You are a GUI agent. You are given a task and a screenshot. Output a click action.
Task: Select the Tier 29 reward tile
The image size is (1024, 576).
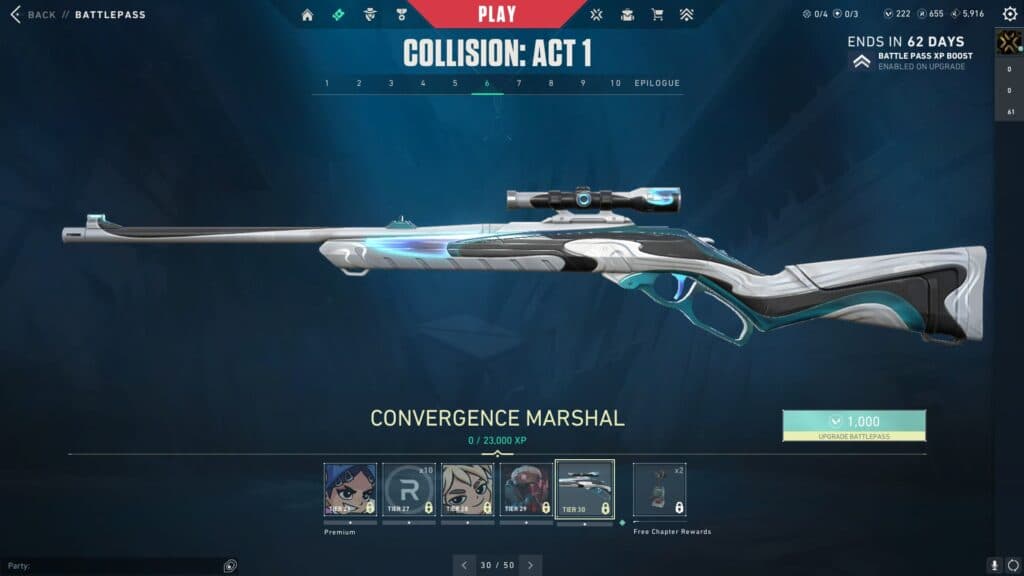click(526, 489)
